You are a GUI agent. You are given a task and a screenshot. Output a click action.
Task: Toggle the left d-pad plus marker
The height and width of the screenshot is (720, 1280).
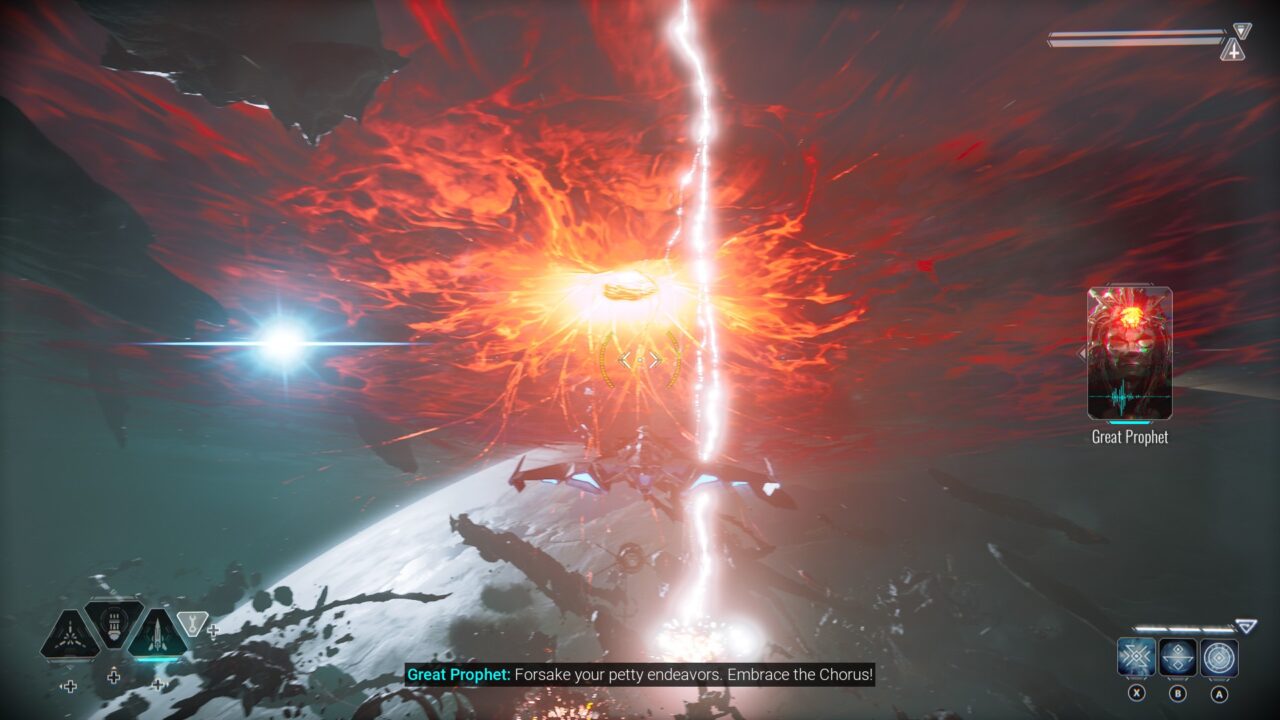pyautogui.click(x=70, y=686)
